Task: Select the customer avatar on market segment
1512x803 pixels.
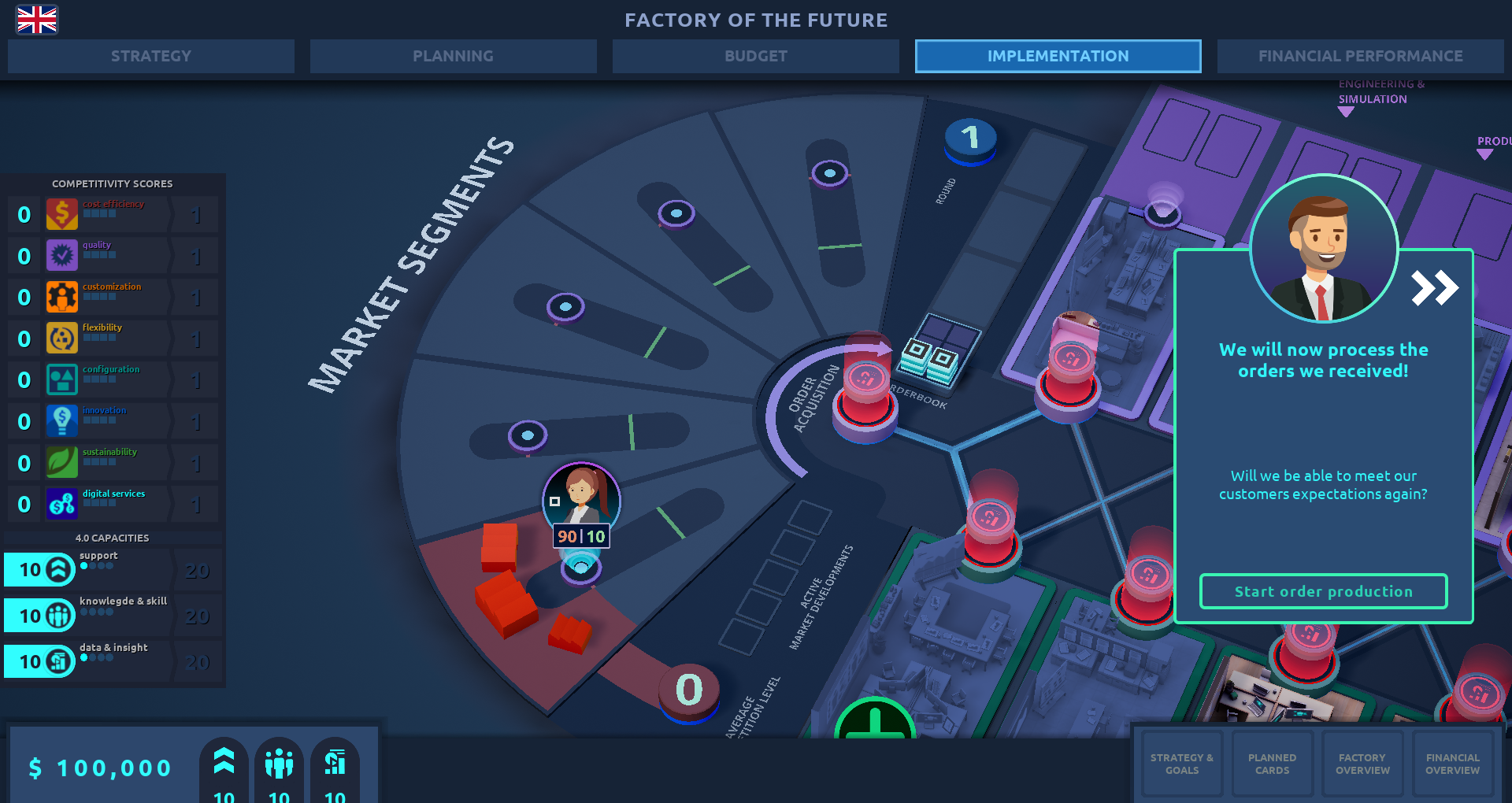Action: point(581,498)
